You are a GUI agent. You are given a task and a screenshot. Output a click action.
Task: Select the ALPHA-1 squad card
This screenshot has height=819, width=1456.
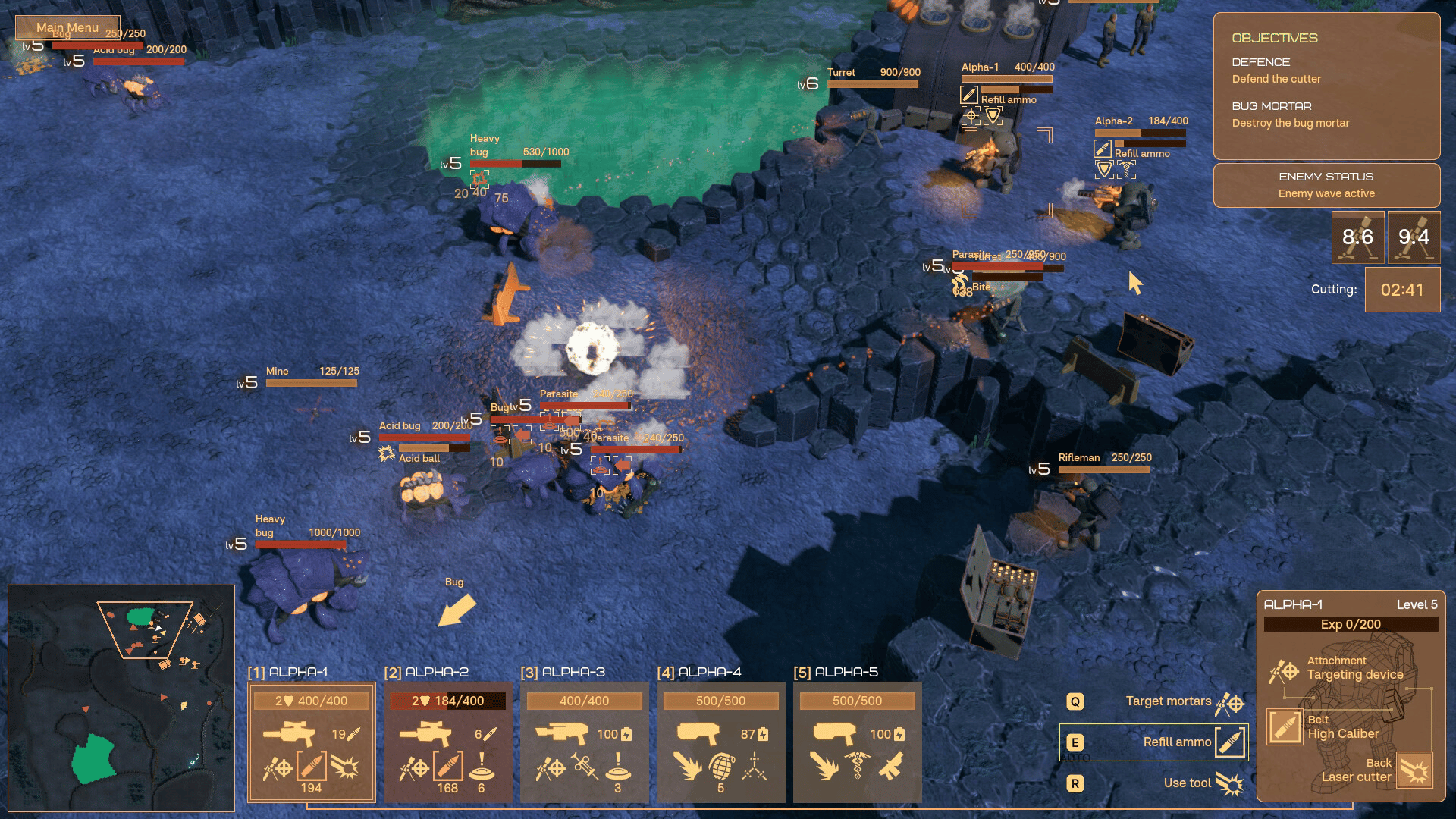pyautogui.click(x=311, y=741)
